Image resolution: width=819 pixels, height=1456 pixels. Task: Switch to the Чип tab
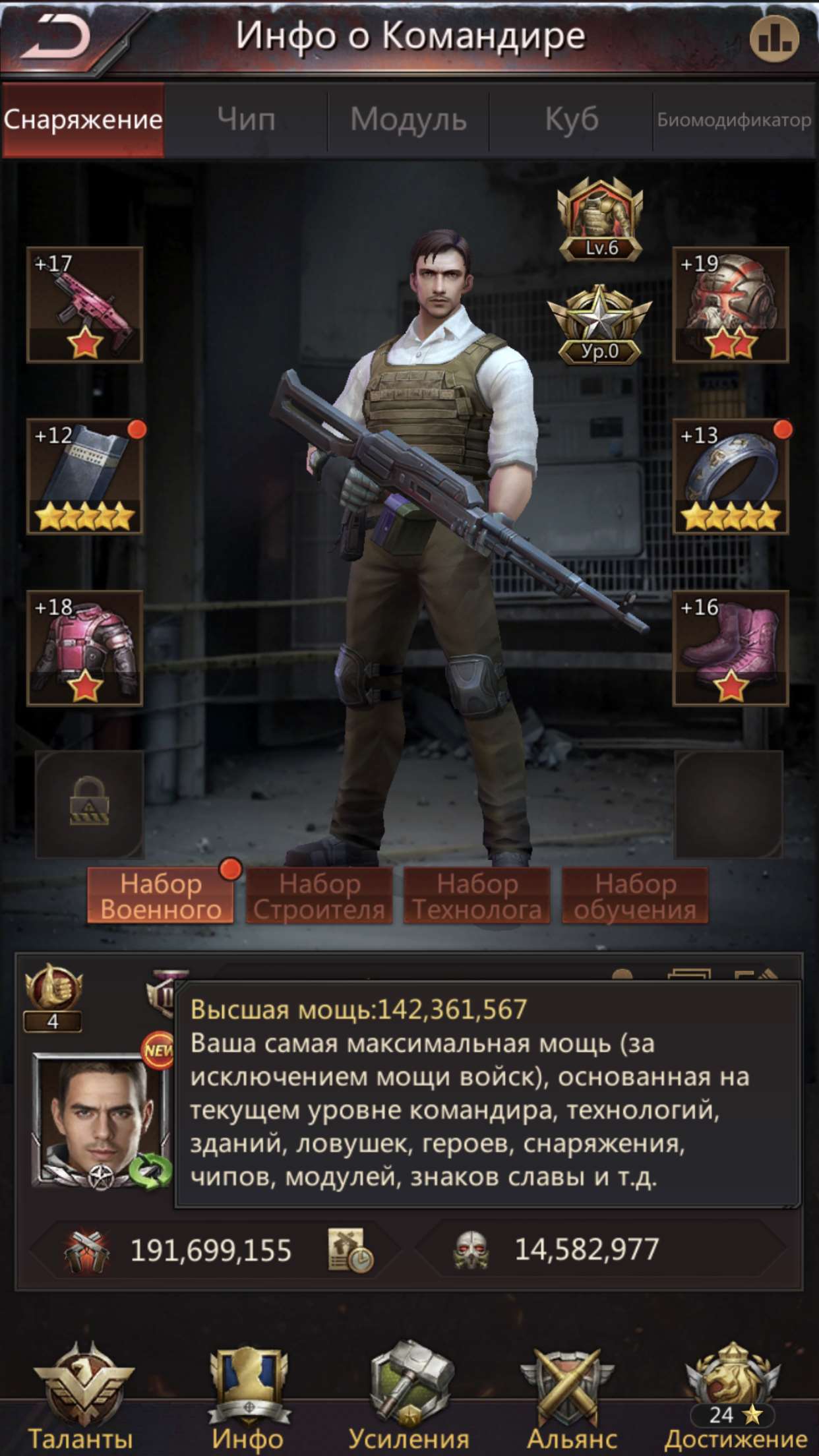click(246, 120)
